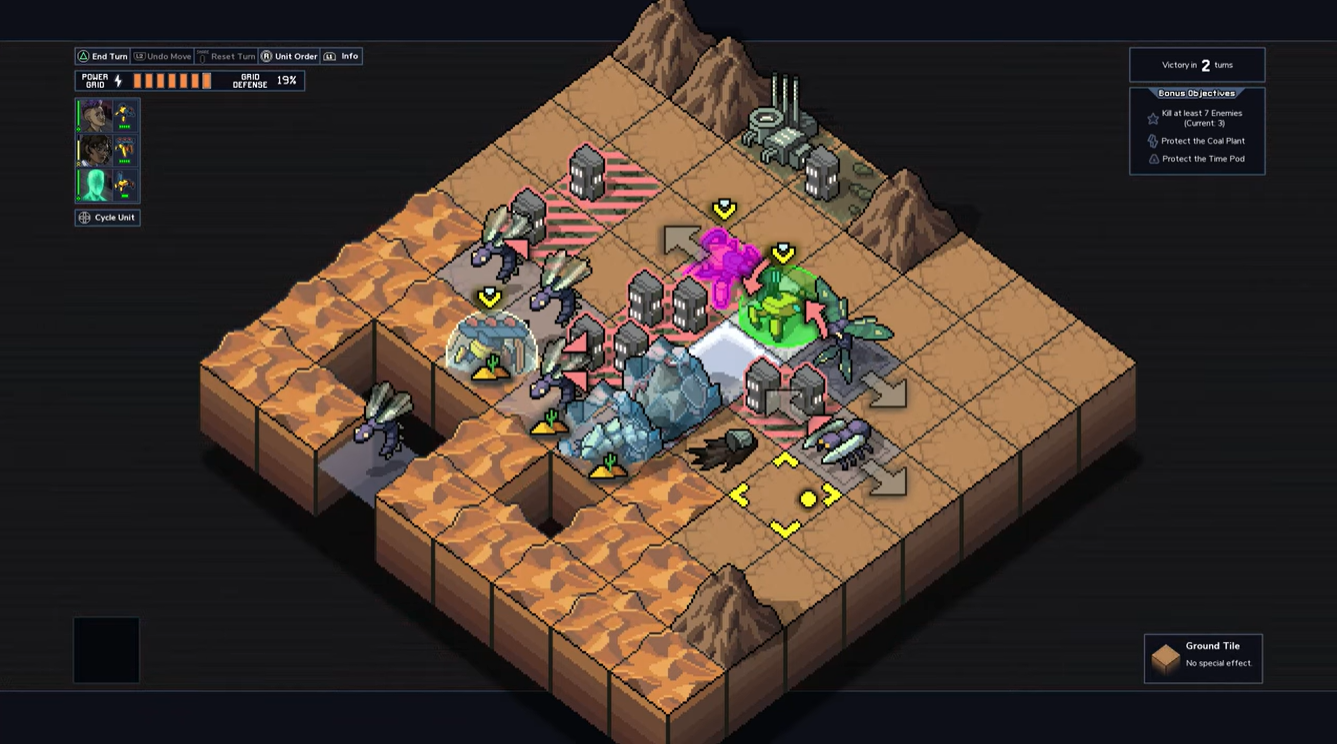Select the green hologram pilot portrait
The image size is (1337, 744).
95,185
